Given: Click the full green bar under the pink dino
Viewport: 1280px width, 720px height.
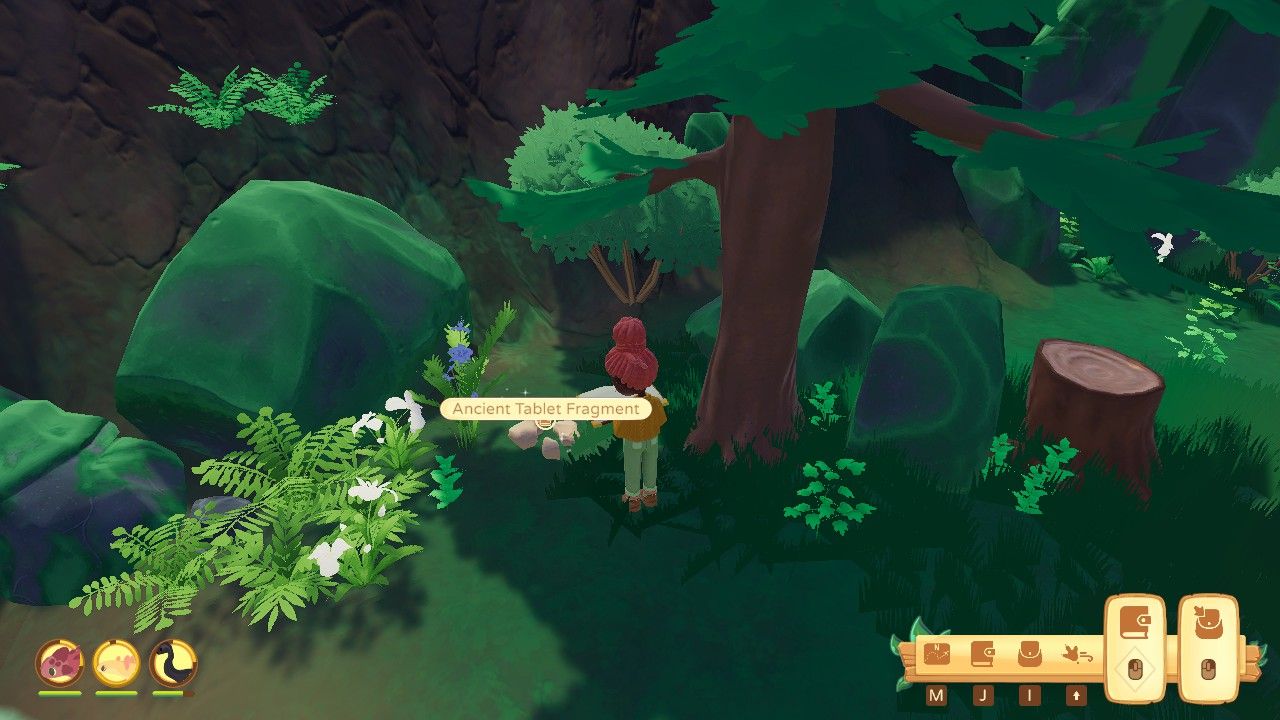Looking at the screenshot, I should 58,693.
